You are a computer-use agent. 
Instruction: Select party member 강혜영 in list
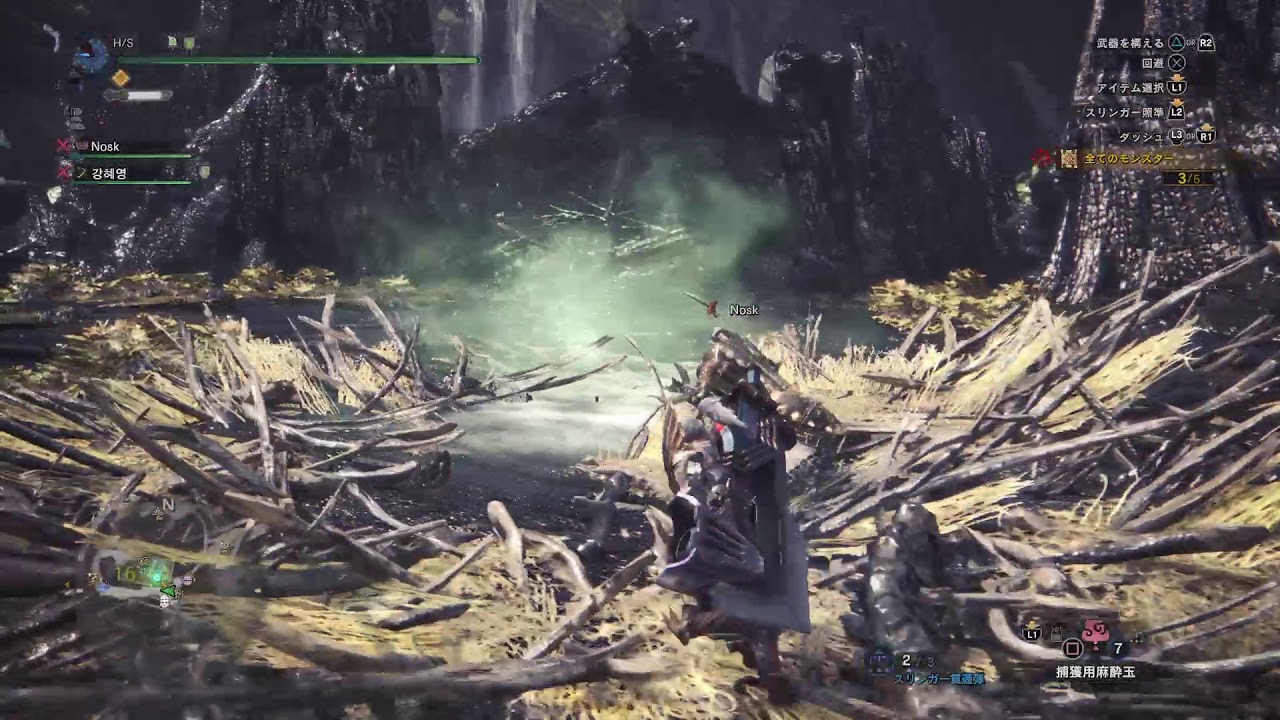108,173
